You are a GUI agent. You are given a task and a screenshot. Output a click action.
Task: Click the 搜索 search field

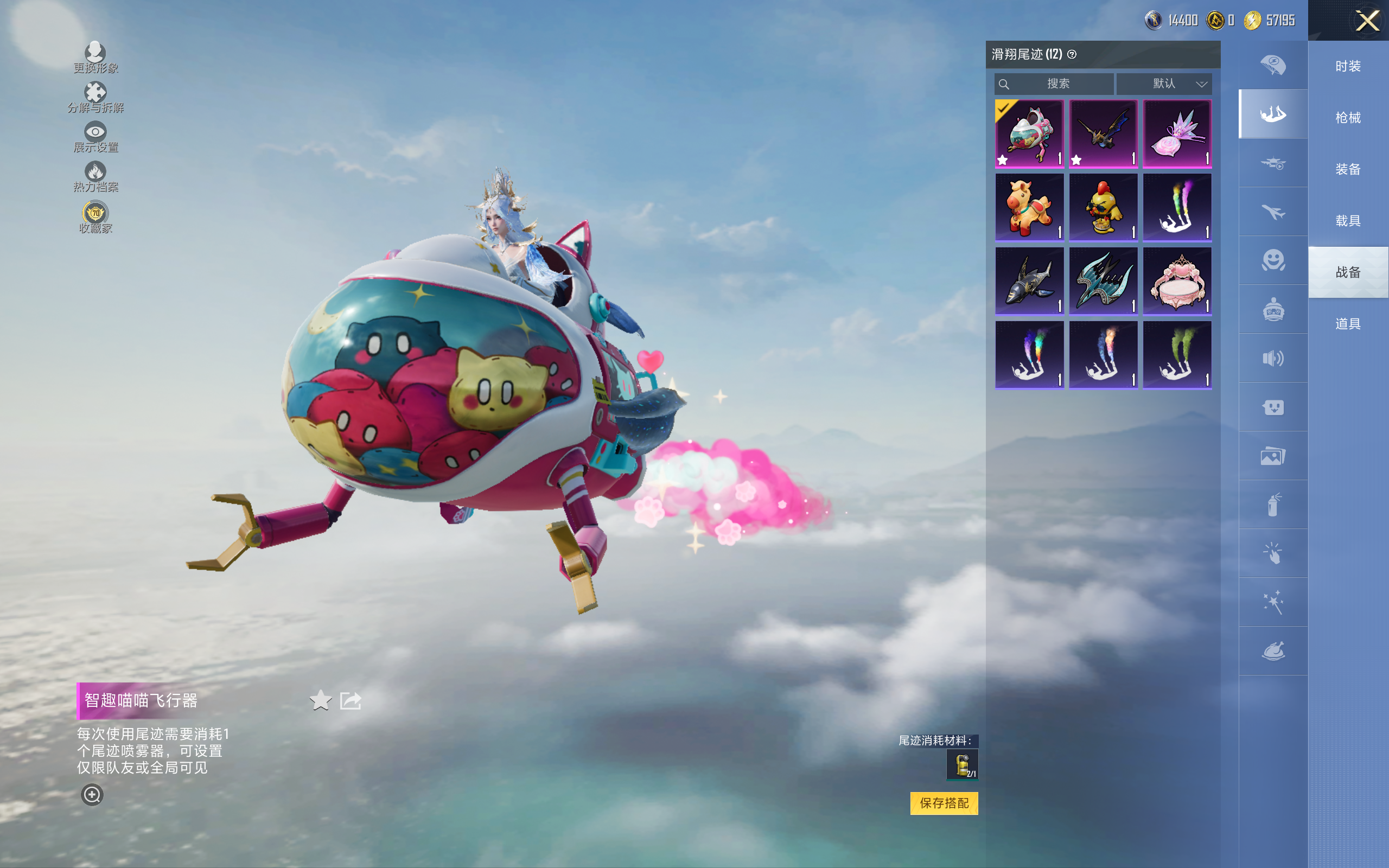tap(1055, 84)
